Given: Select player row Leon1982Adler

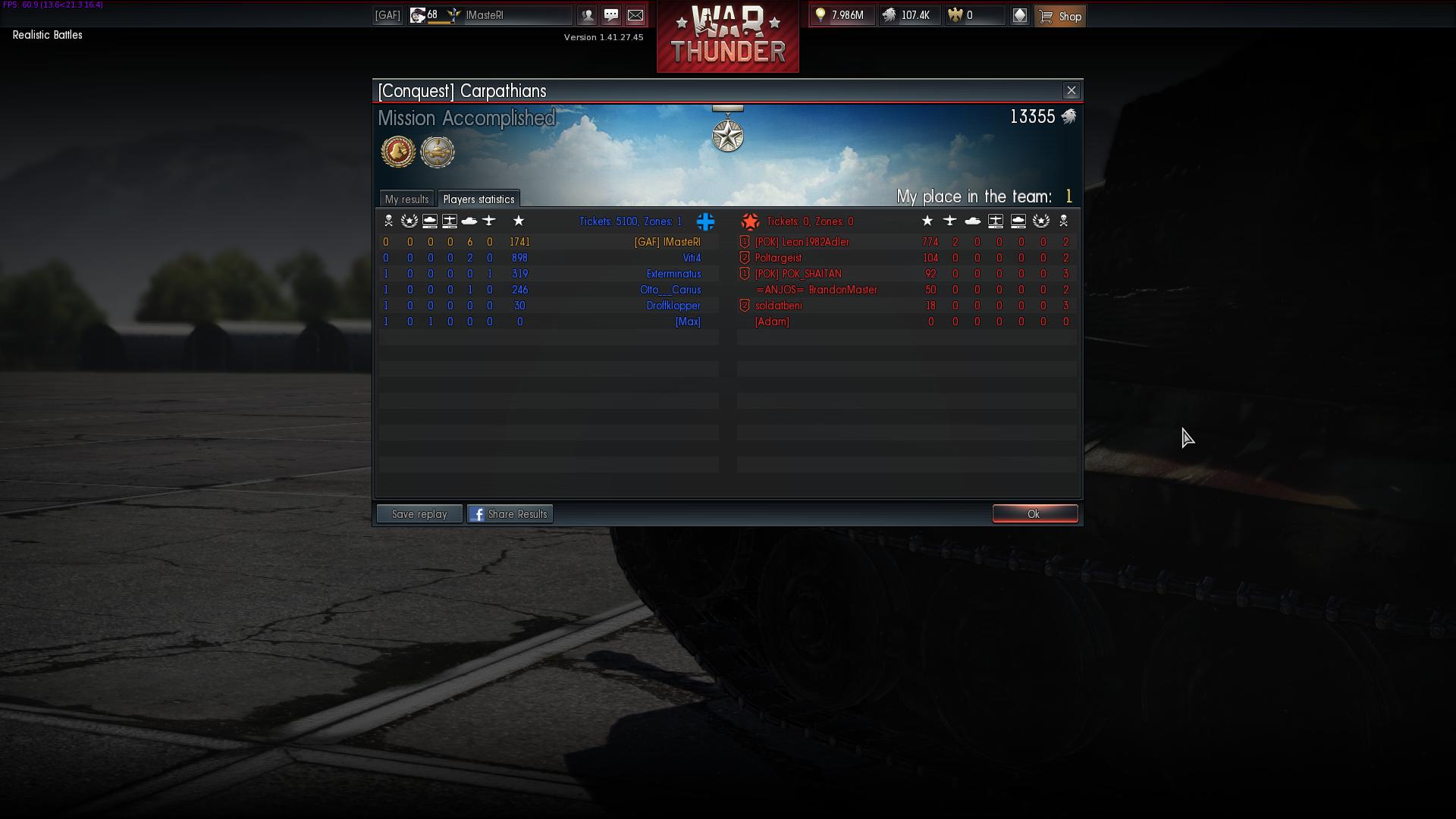Looking at the screenshot, I should tap(802, 242).
